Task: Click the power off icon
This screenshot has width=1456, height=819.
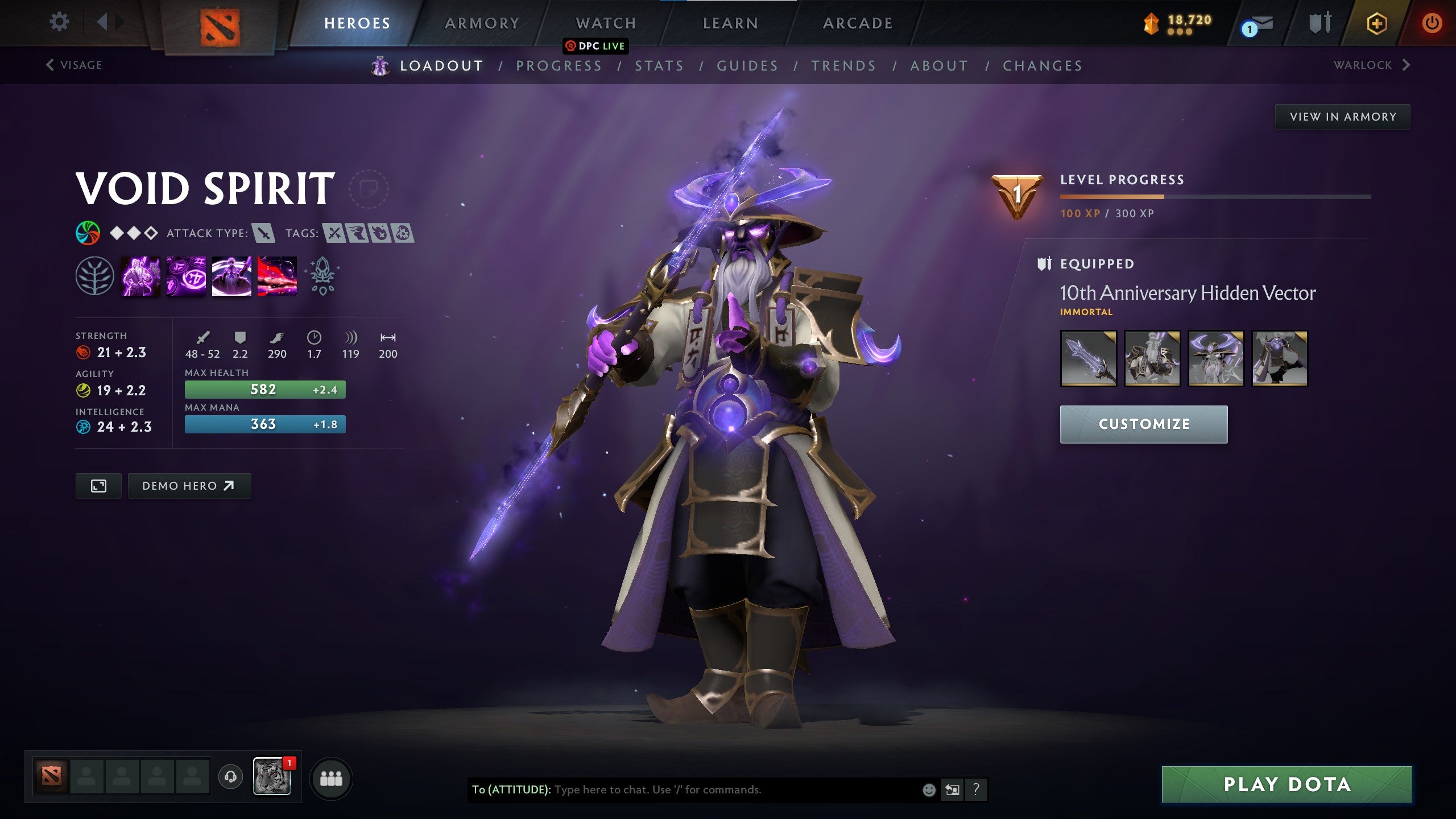Action: pos(1432,23)
